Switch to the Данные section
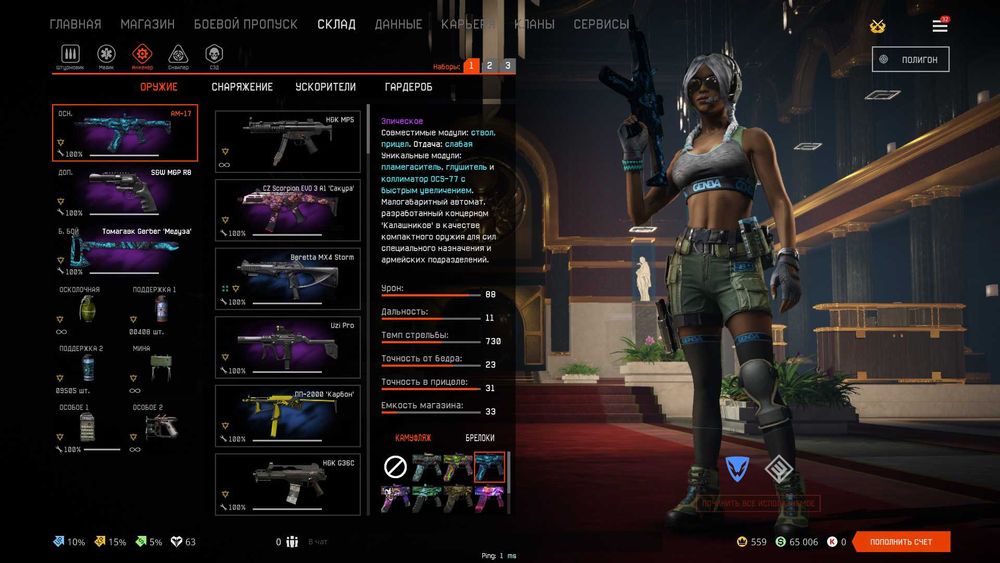Viewport: 1000px width, 563px height. click(x=398, y=24)
